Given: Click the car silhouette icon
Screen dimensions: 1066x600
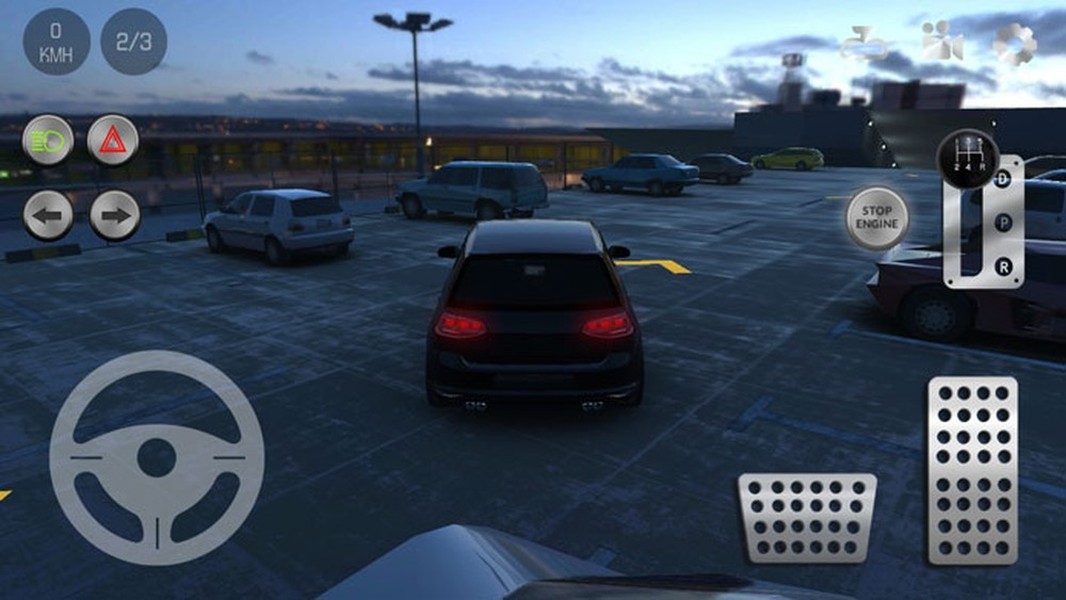Looking at the screenshot, I should [x=865, y=45].
